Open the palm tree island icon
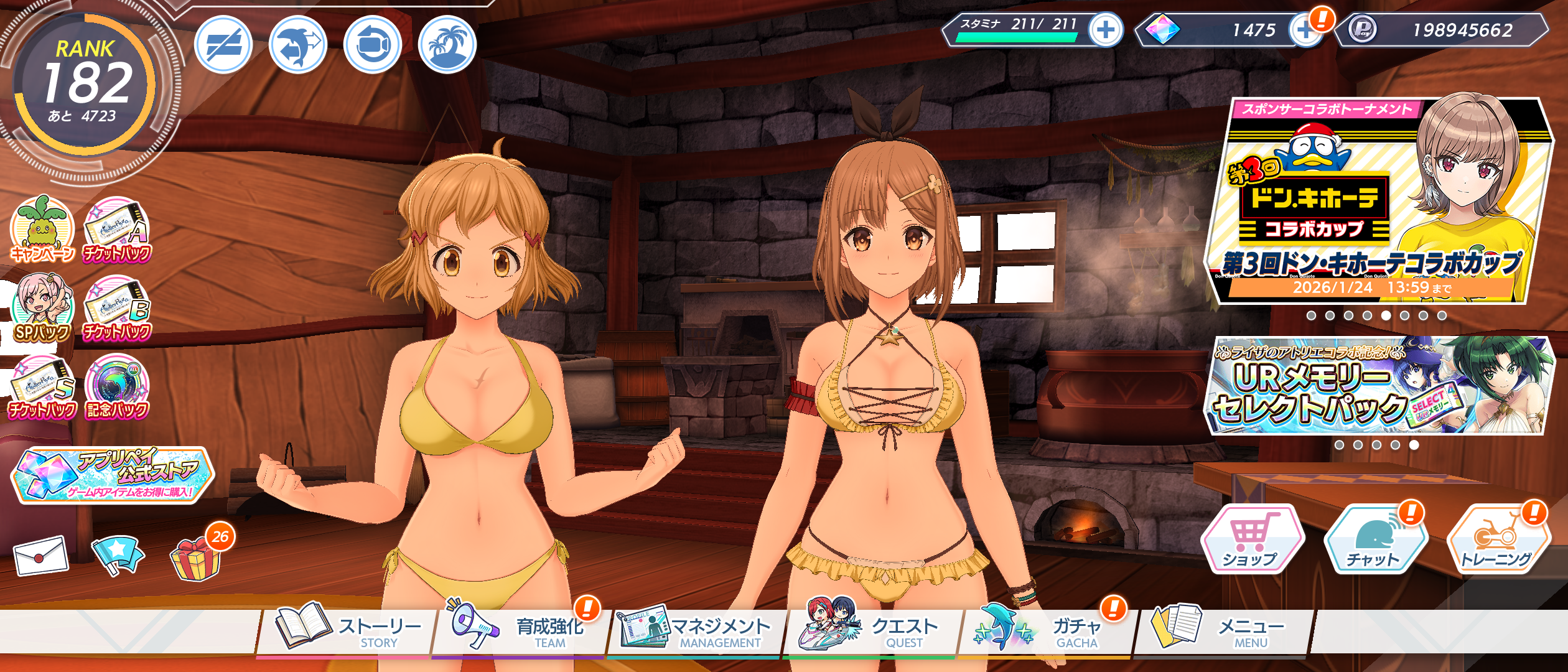This screenshot has height=672, width=1568. pyautogui.click(x=447, y=45)
